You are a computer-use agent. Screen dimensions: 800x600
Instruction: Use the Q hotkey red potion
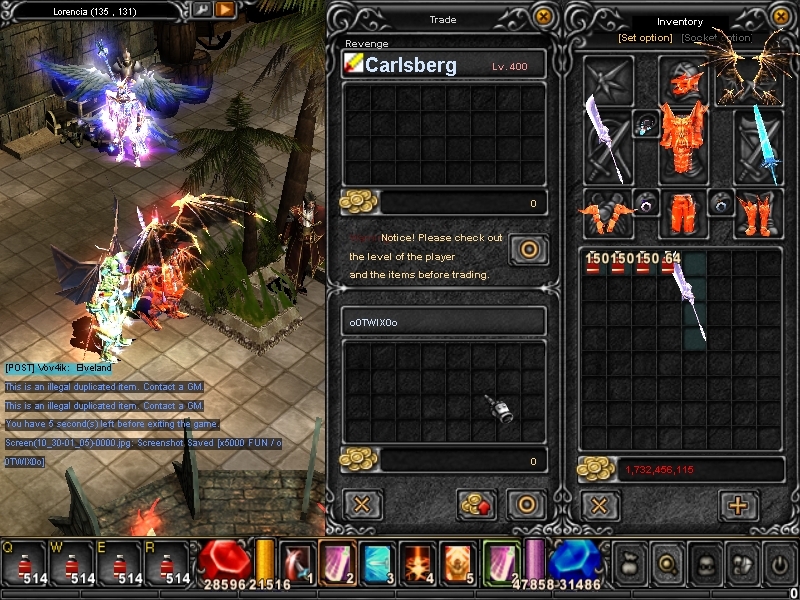24,566
